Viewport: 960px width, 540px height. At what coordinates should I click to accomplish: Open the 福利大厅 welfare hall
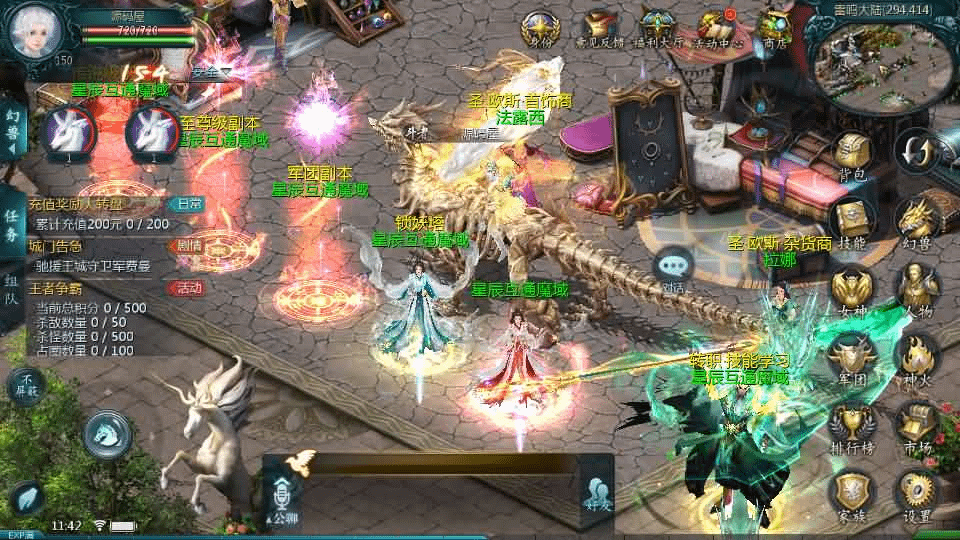pos(657,28)
